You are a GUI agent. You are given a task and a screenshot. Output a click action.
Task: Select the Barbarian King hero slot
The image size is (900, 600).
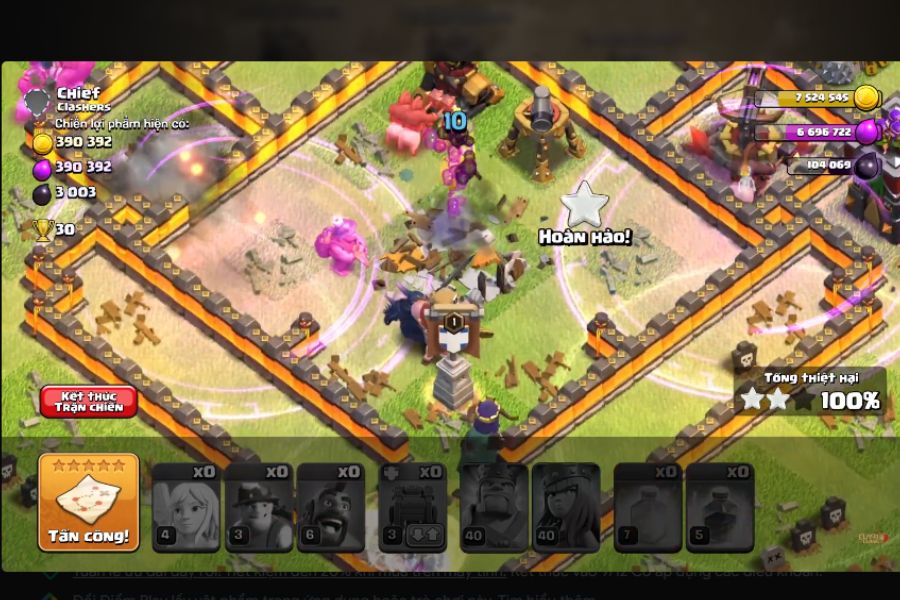pyautogui.click(x=494, y=507)
